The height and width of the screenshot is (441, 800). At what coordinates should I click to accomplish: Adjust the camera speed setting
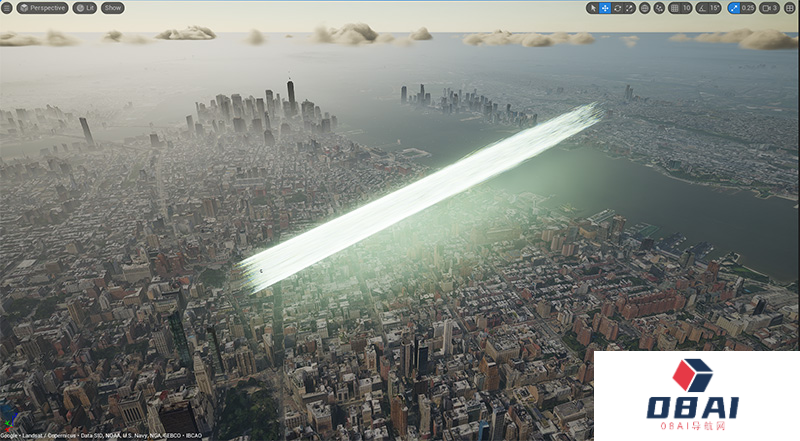click(769, 8)
